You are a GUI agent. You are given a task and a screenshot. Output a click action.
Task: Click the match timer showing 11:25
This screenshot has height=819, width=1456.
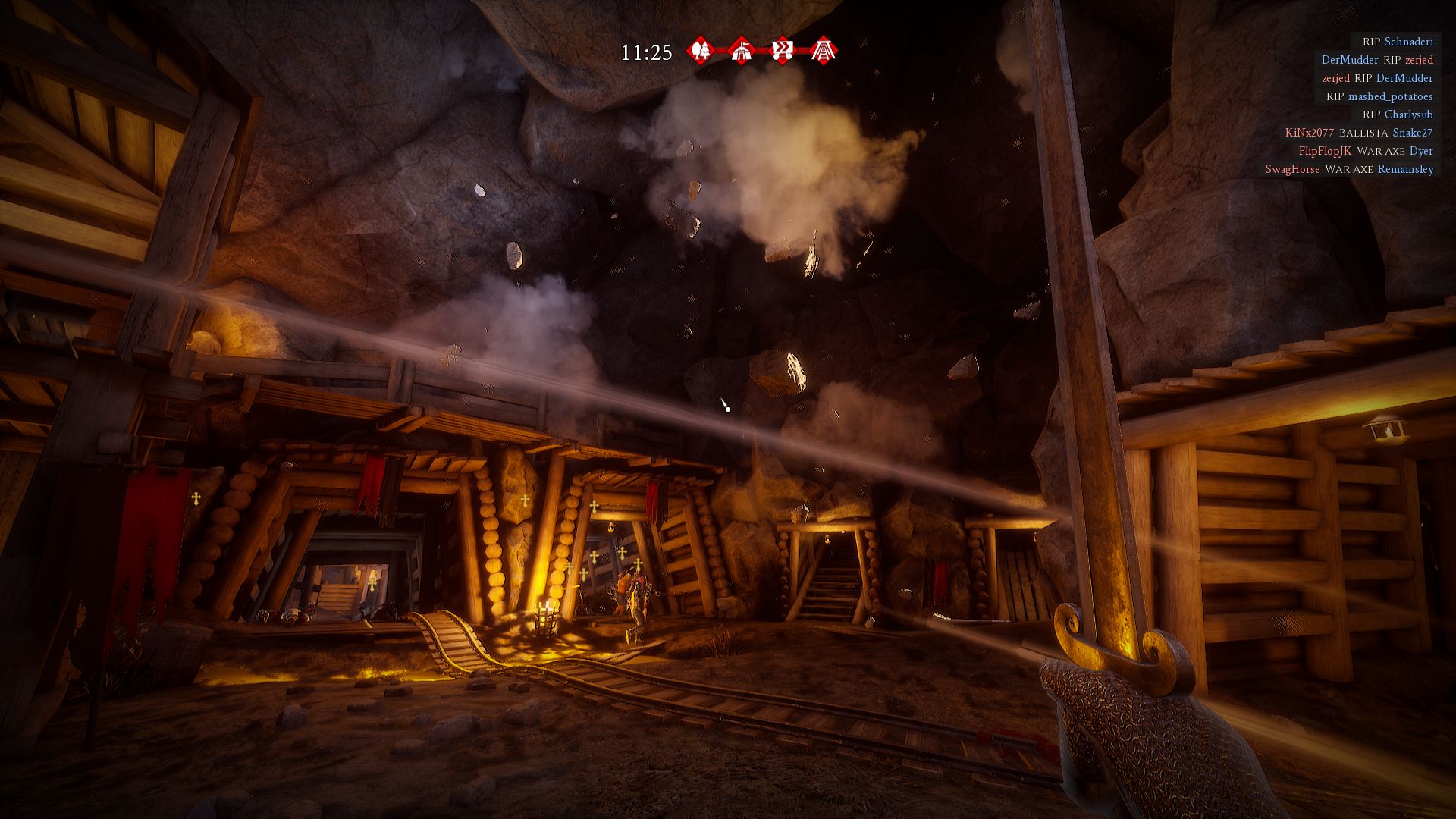tap(646, 52)
